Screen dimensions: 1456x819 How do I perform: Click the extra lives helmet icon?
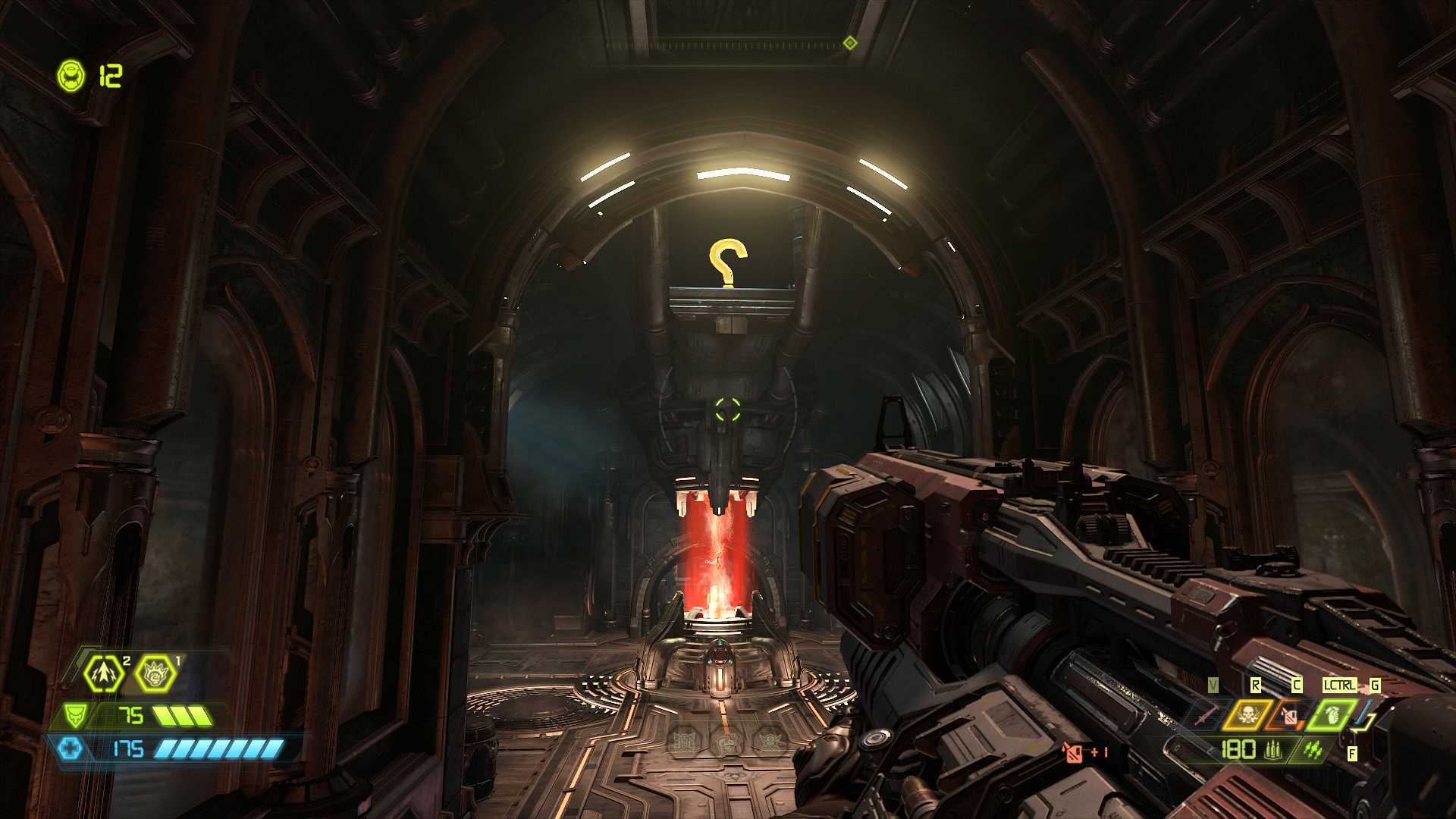(71, 76)
